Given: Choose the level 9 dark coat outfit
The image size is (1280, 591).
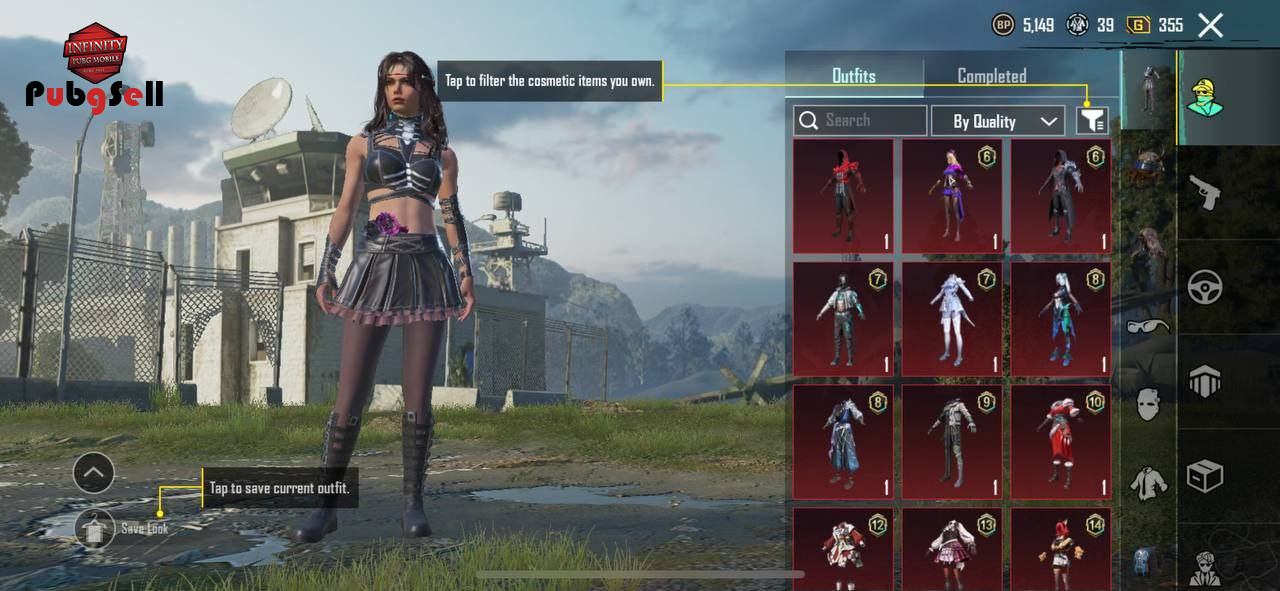Looking at the screenshot, I should coord(951,442).
